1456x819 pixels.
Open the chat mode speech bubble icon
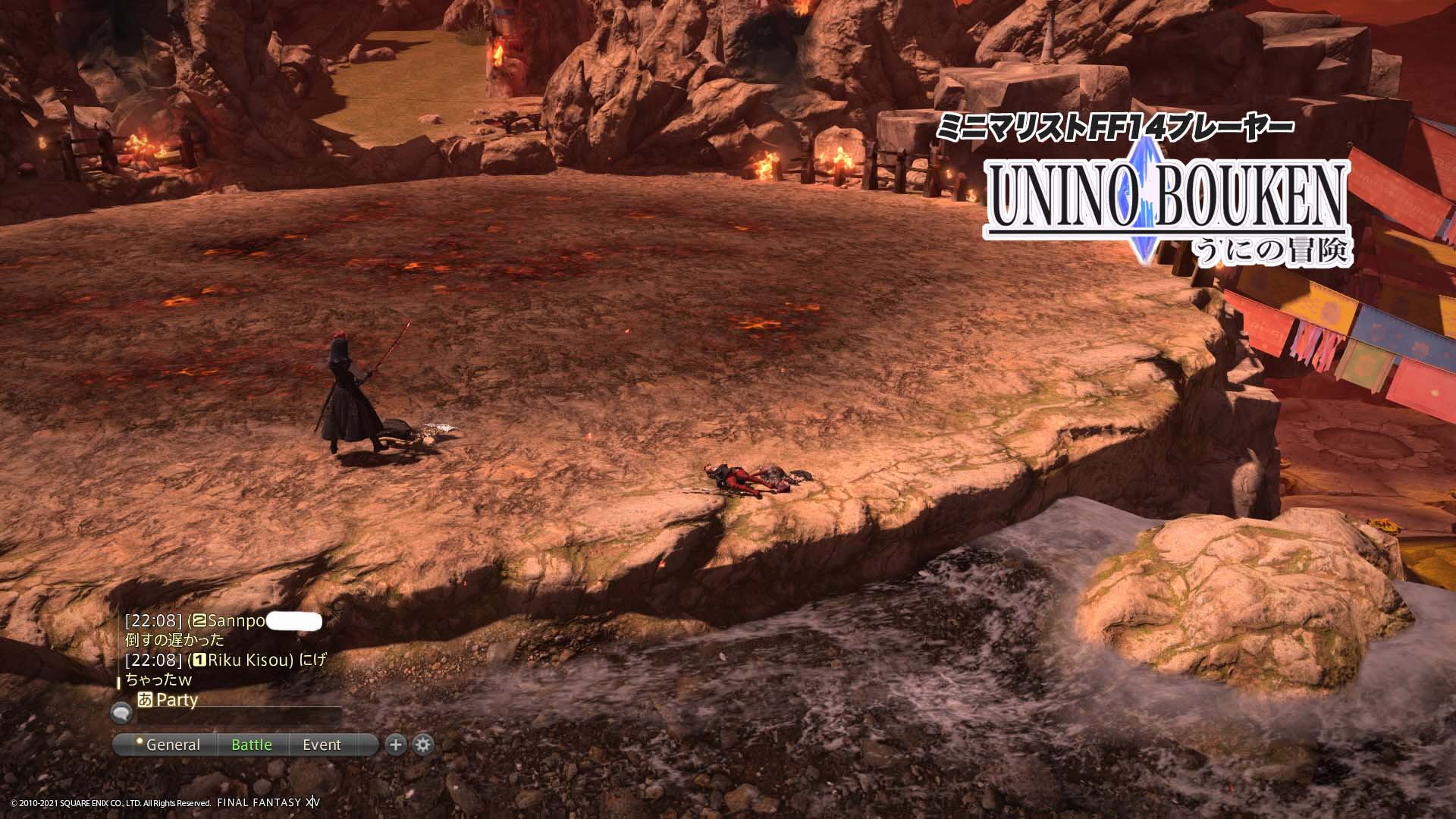(121, 712)
